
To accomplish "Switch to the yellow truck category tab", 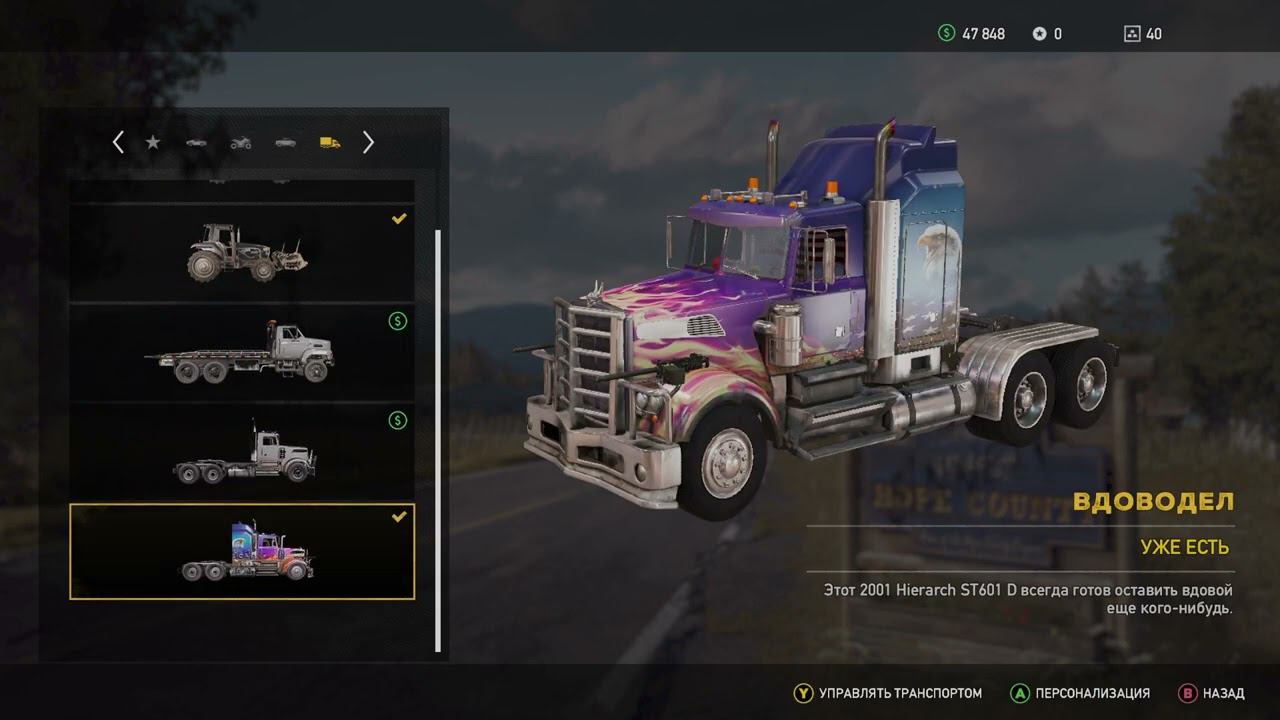I will click(x=330, y=143).
